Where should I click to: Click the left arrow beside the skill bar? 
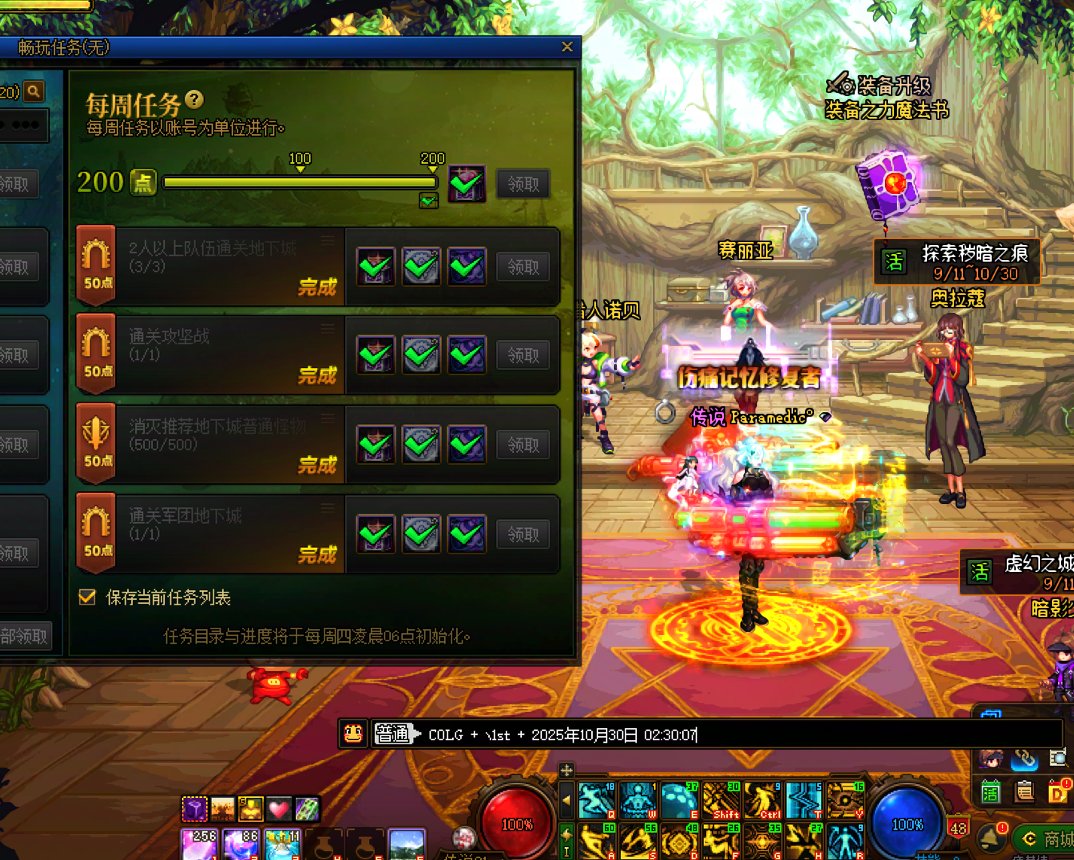[567, 800]
